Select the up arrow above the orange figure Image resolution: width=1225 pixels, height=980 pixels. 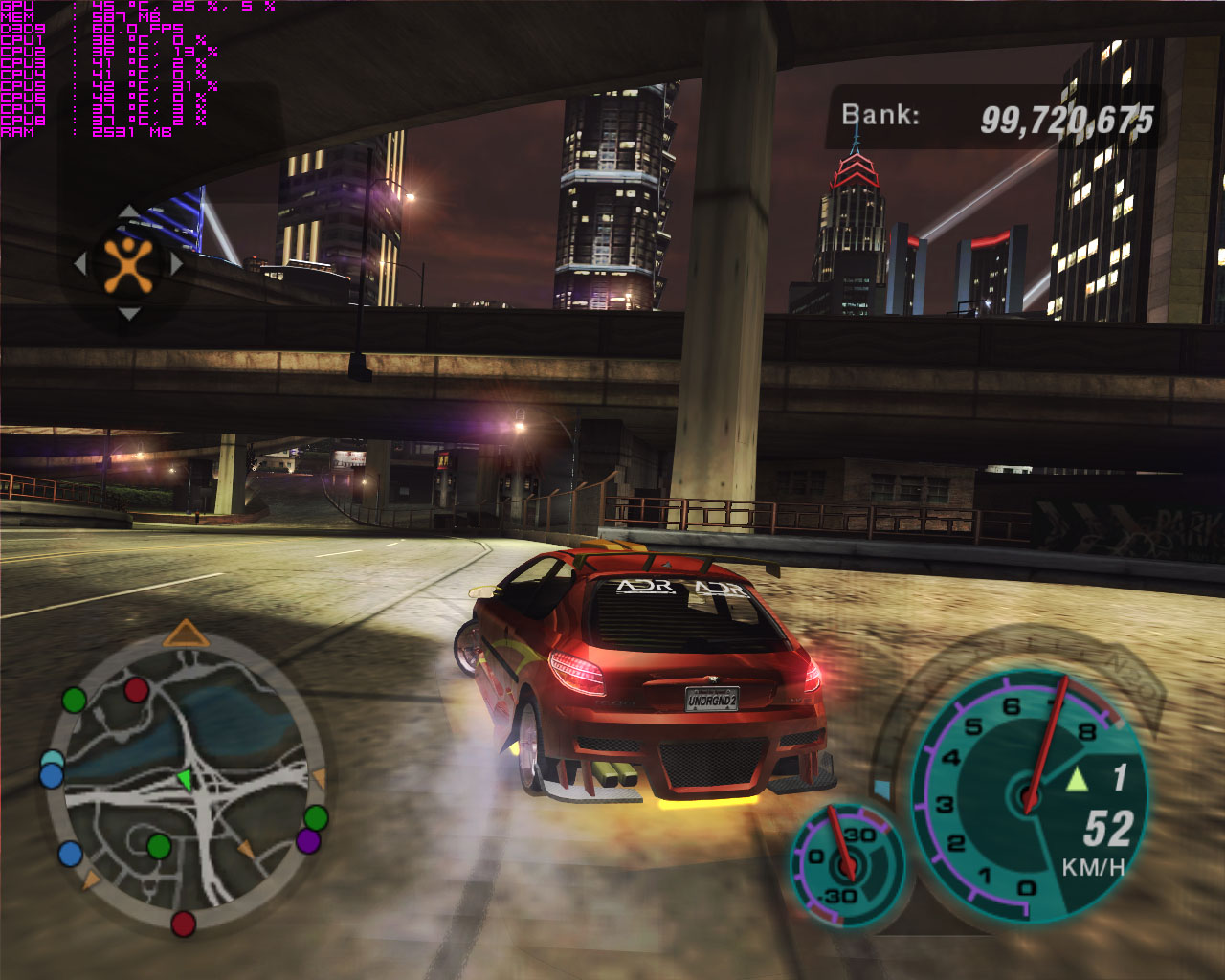[x=128, y=212]
